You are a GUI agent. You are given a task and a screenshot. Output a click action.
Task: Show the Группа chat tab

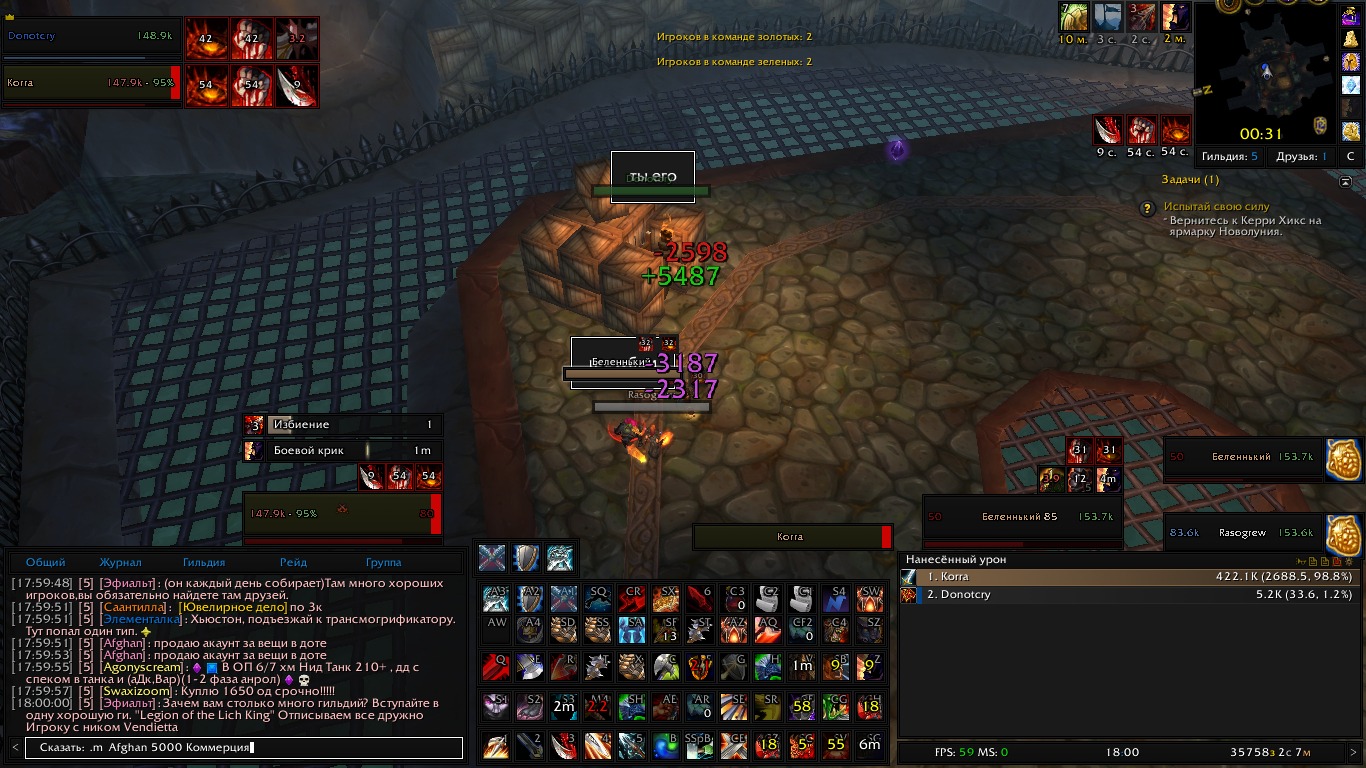click(383, 562)
